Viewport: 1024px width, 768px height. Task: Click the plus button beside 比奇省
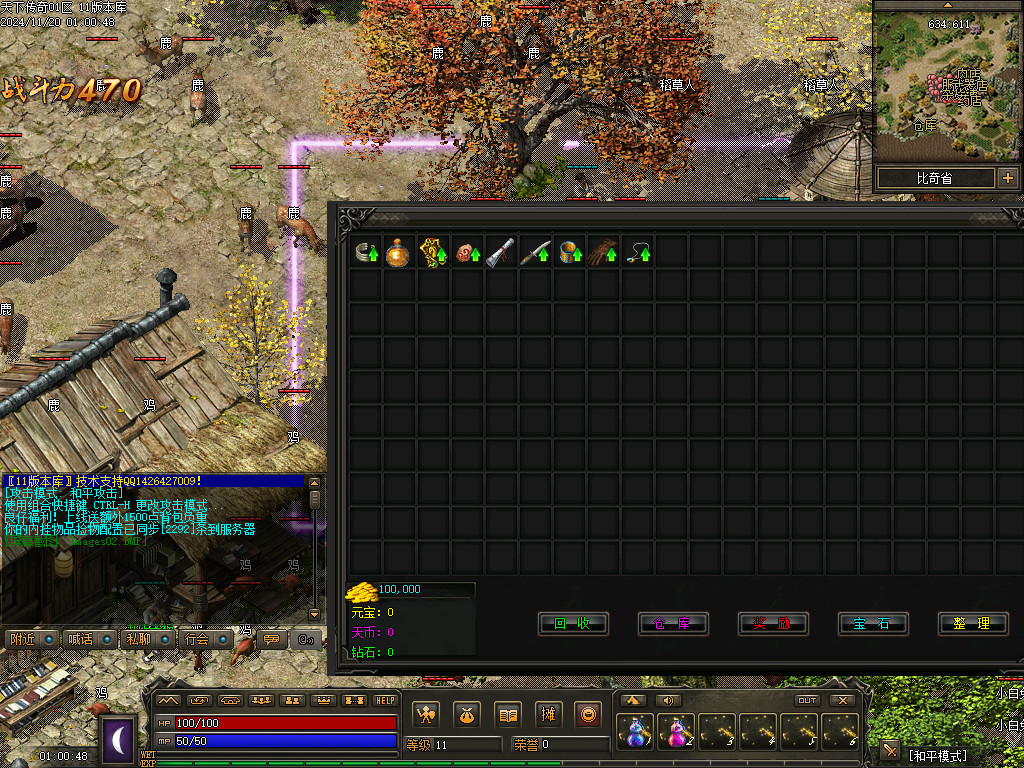1007,178
